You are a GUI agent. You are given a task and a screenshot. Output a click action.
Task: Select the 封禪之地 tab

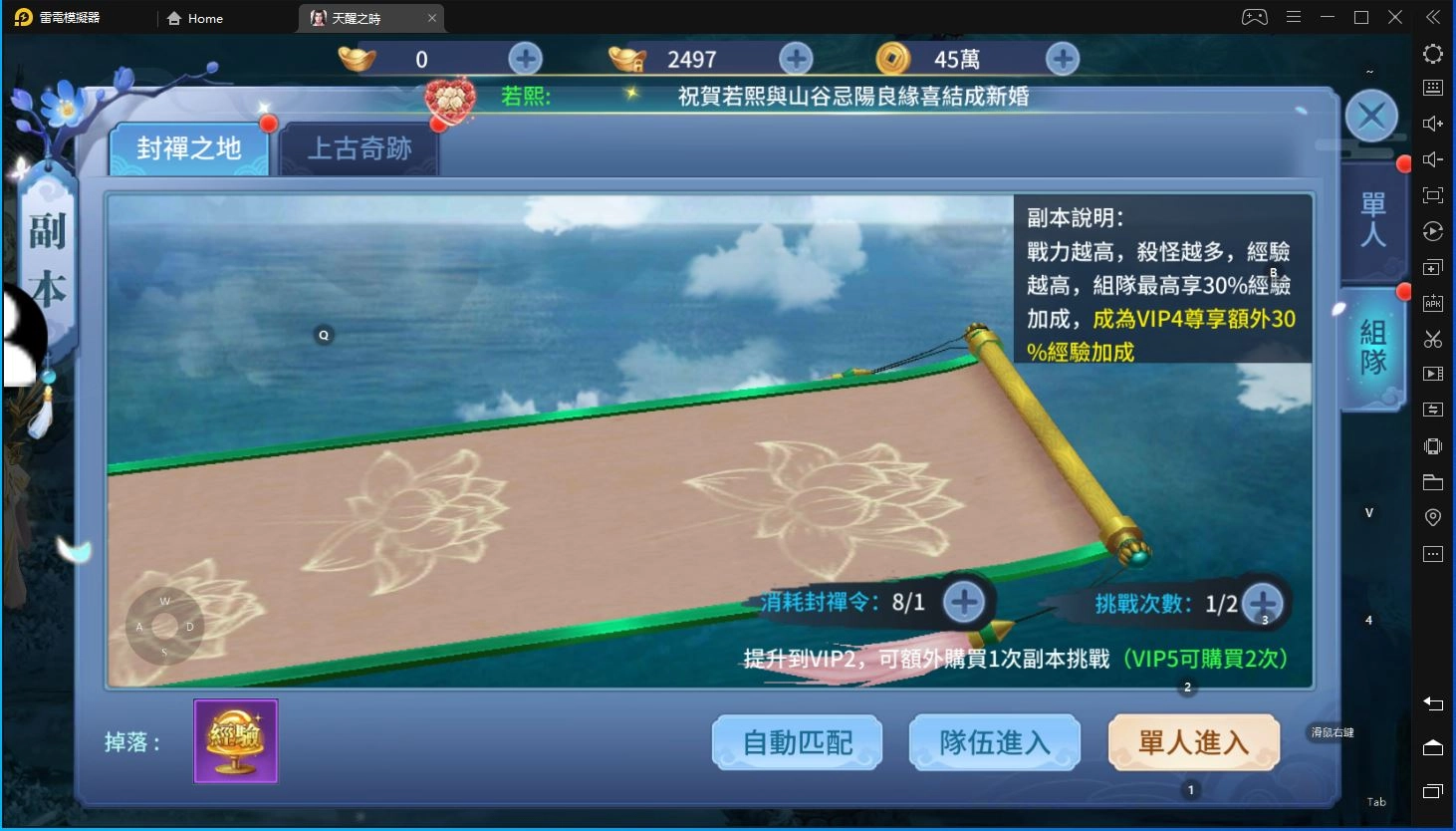coord(190,147)
